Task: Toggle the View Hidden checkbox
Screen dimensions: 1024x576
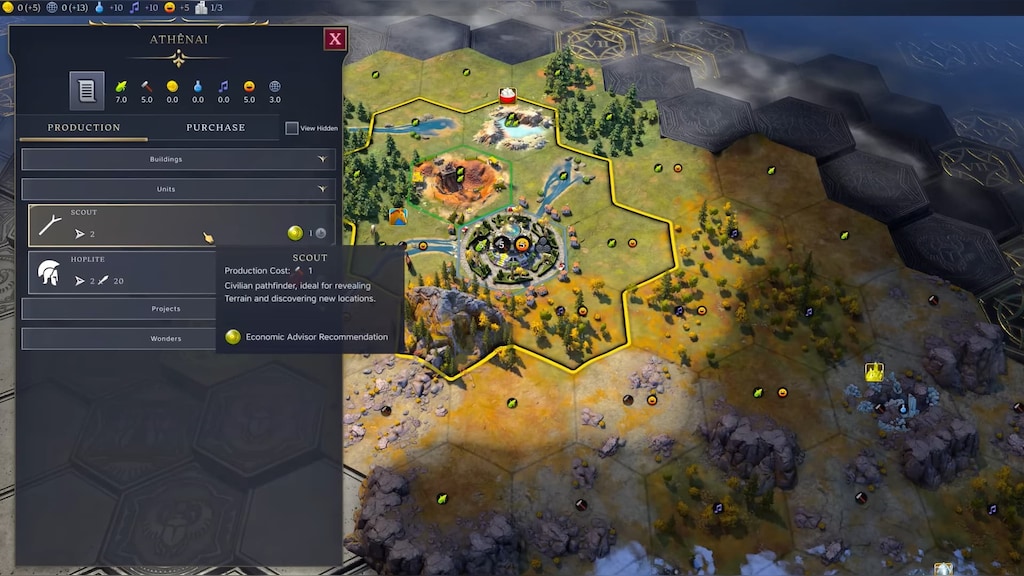Action: pos(292,128)
